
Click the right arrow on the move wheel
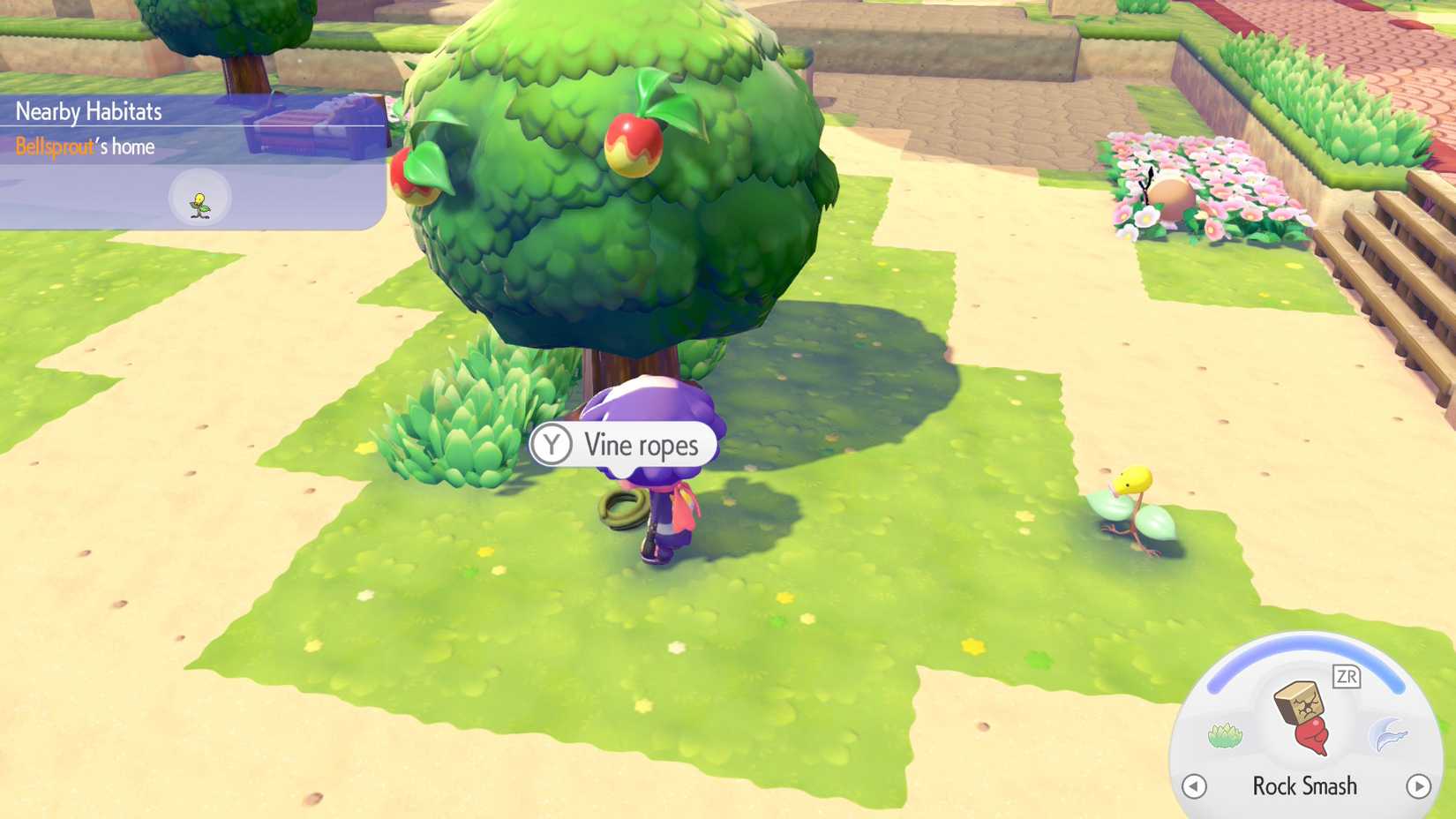pyautogui.click(x=1418, y=785)
